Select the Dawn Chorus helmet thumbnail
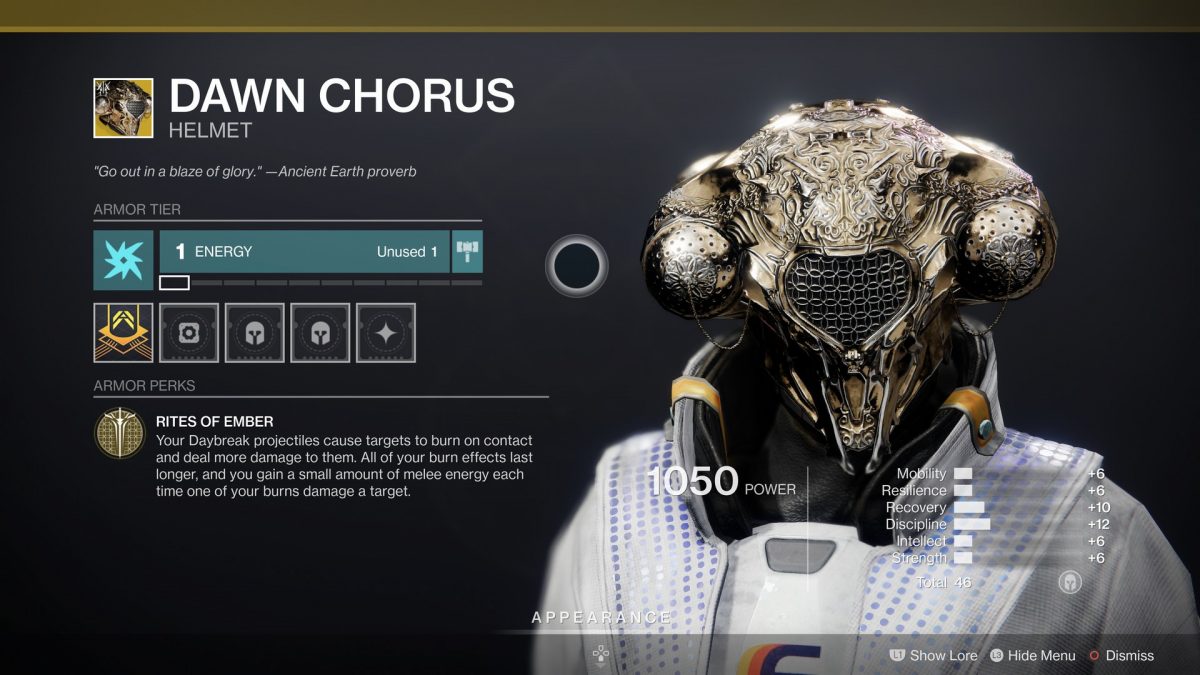1200x675 pixels. click(x=123, y=108)
